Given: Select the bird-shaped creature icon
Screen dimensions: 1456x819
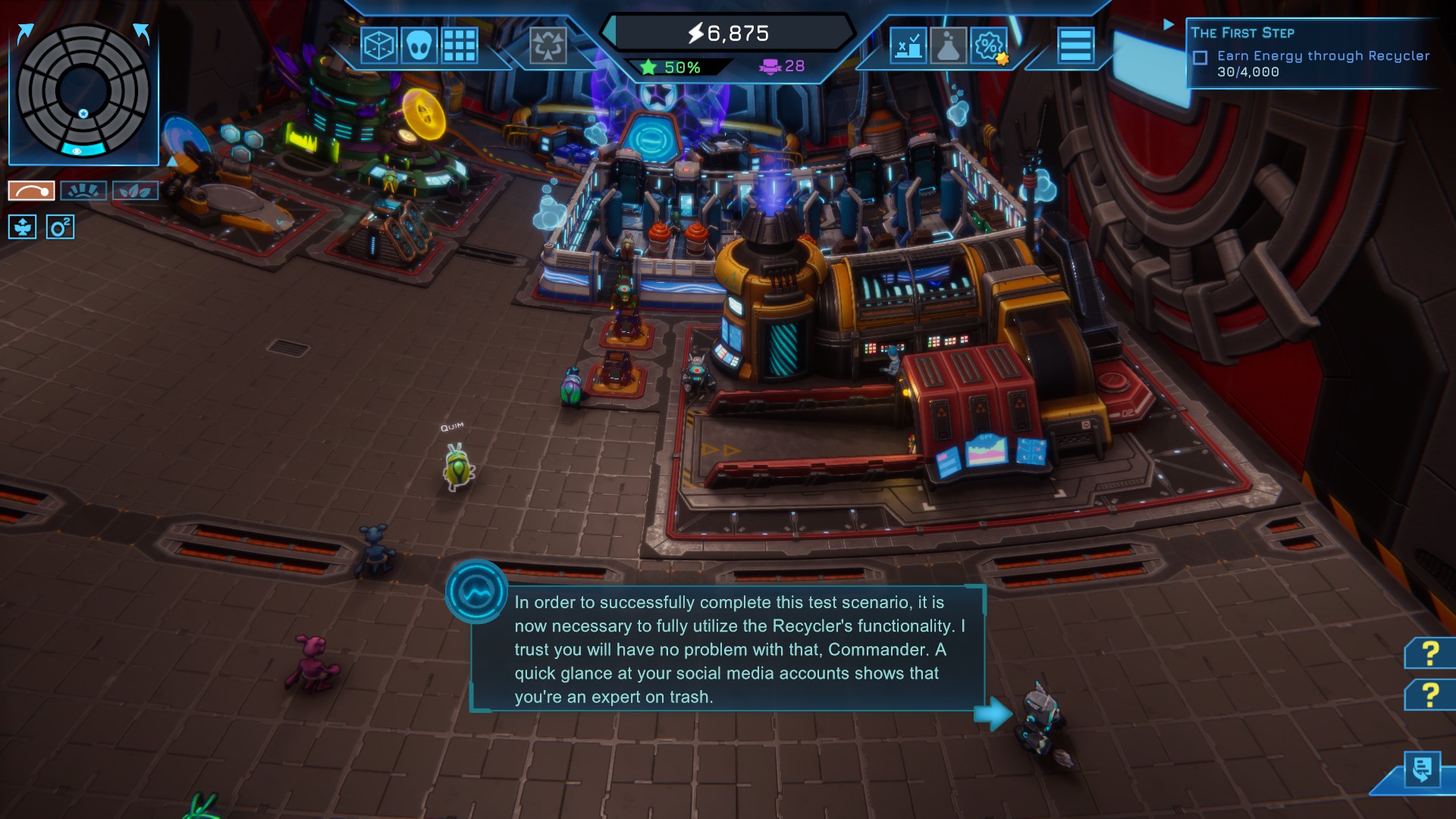Looking at the screenshot, I should [x=23, y=227].
